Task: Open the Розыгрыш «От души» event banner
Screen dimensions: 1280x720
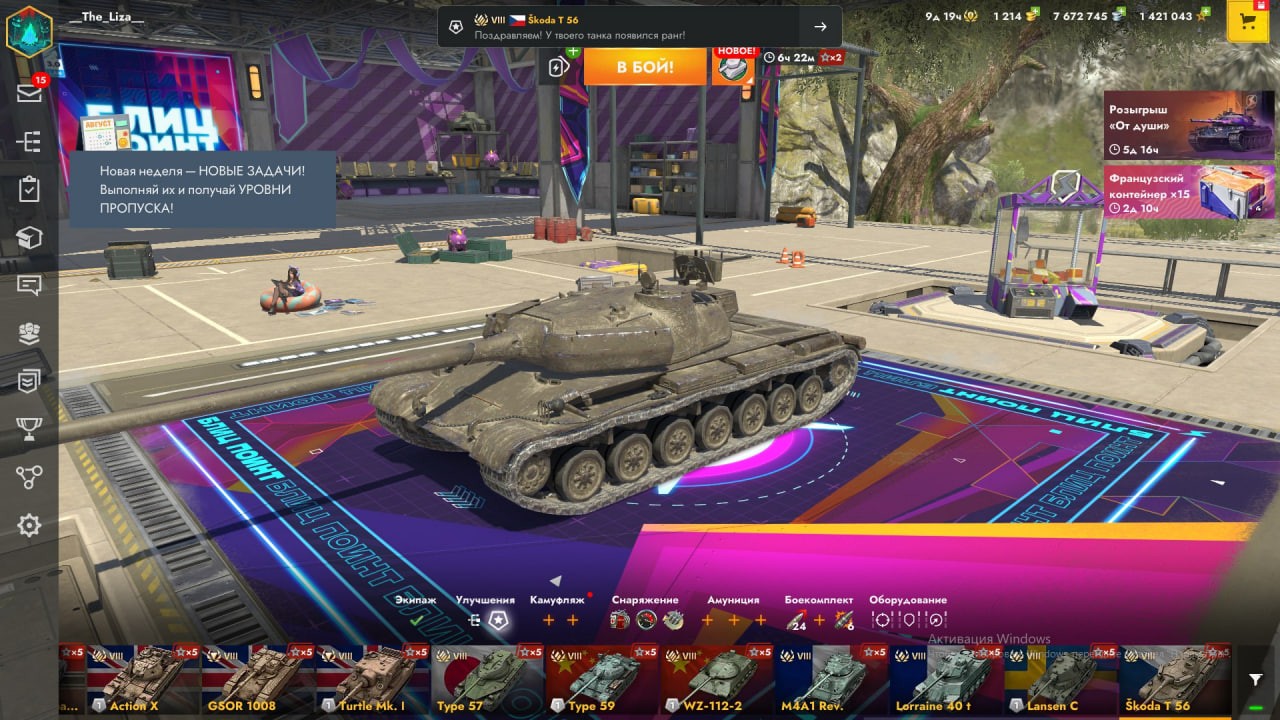Action: [1189, 125]
